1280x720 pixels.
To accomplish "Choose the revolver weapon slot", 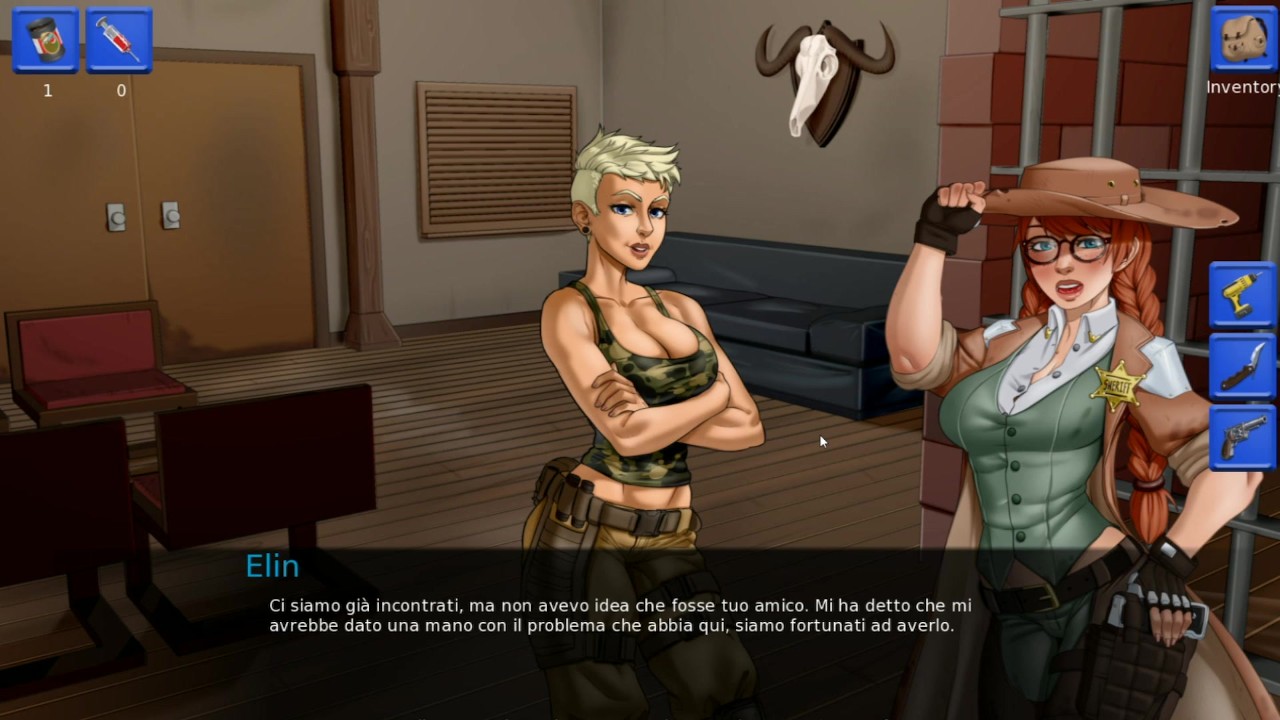I will click(x=1242, y=438).
